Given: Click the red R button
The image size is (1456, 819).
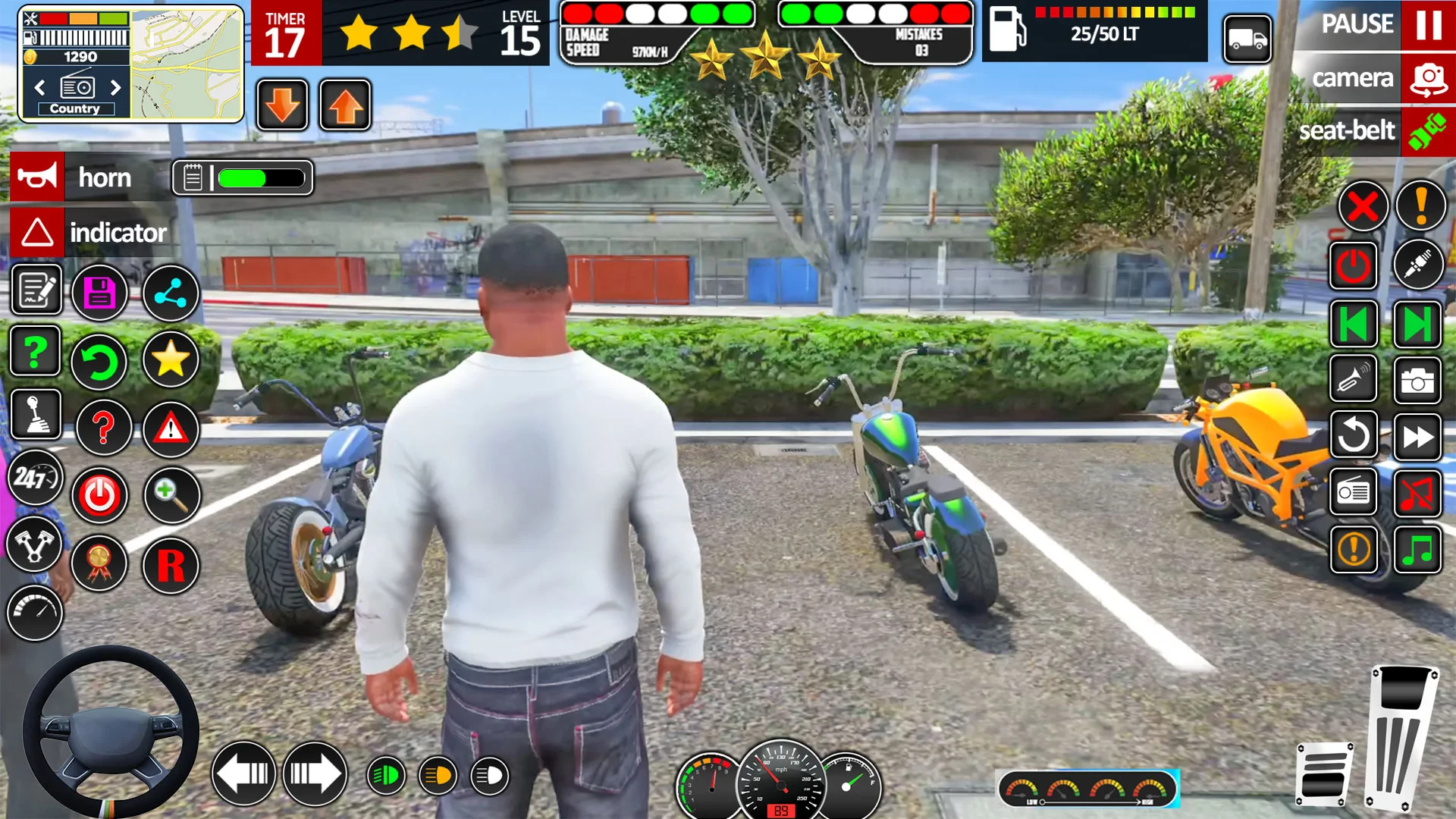Looking at the screenshot, I should point(171,566).
